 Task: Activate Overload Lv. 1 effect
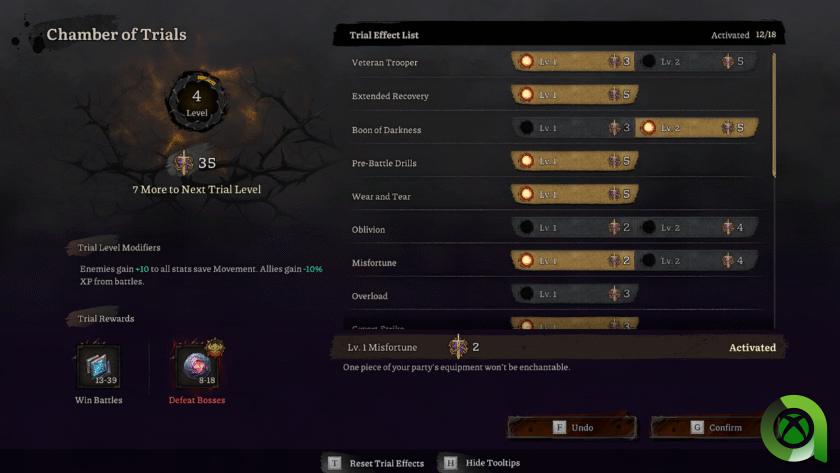point(574,295)
